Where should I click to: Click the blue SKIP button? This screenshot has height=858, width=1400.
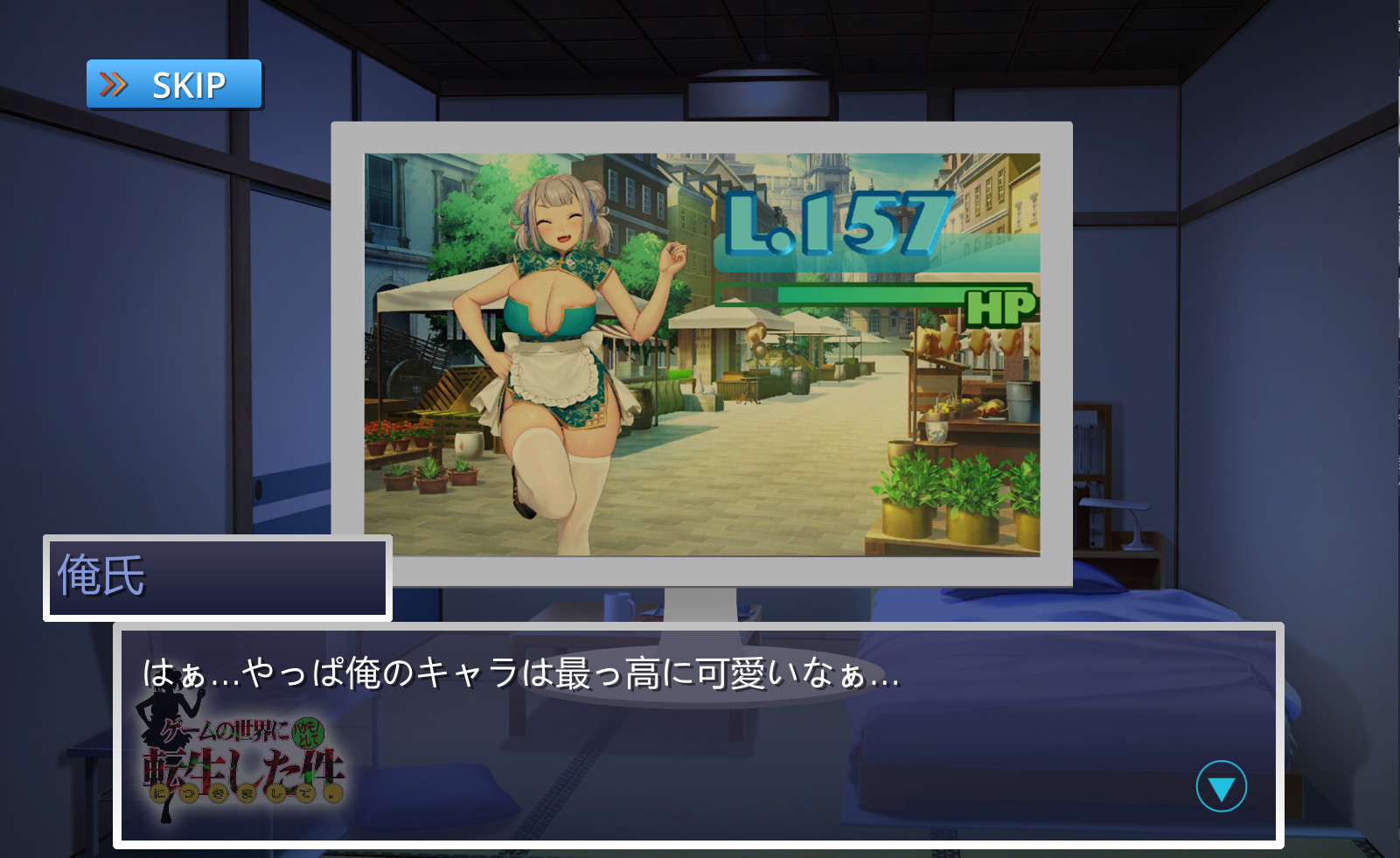point(174,85)
